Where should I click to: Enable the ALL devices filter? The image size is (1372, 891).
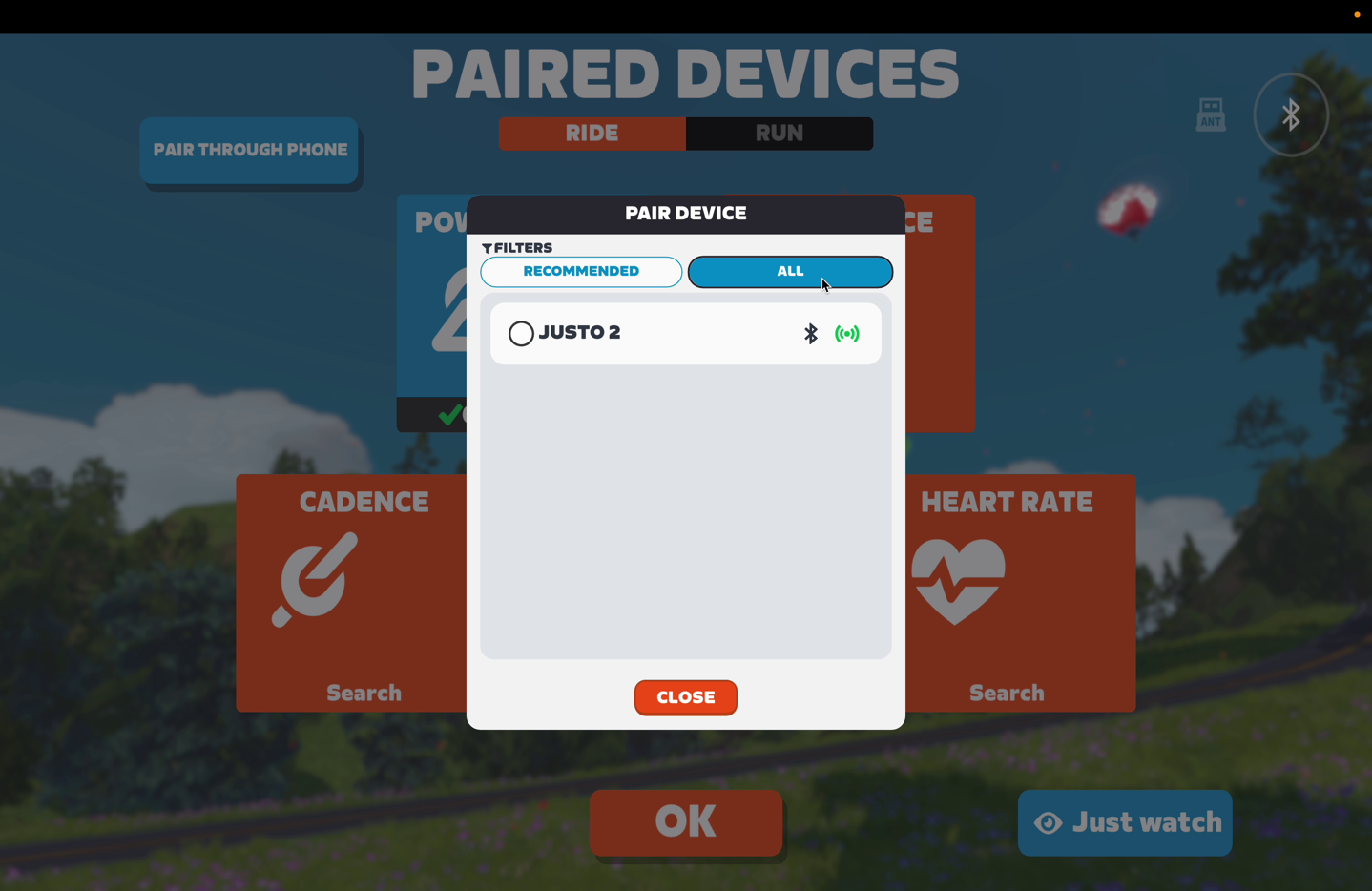click(790, 271)
